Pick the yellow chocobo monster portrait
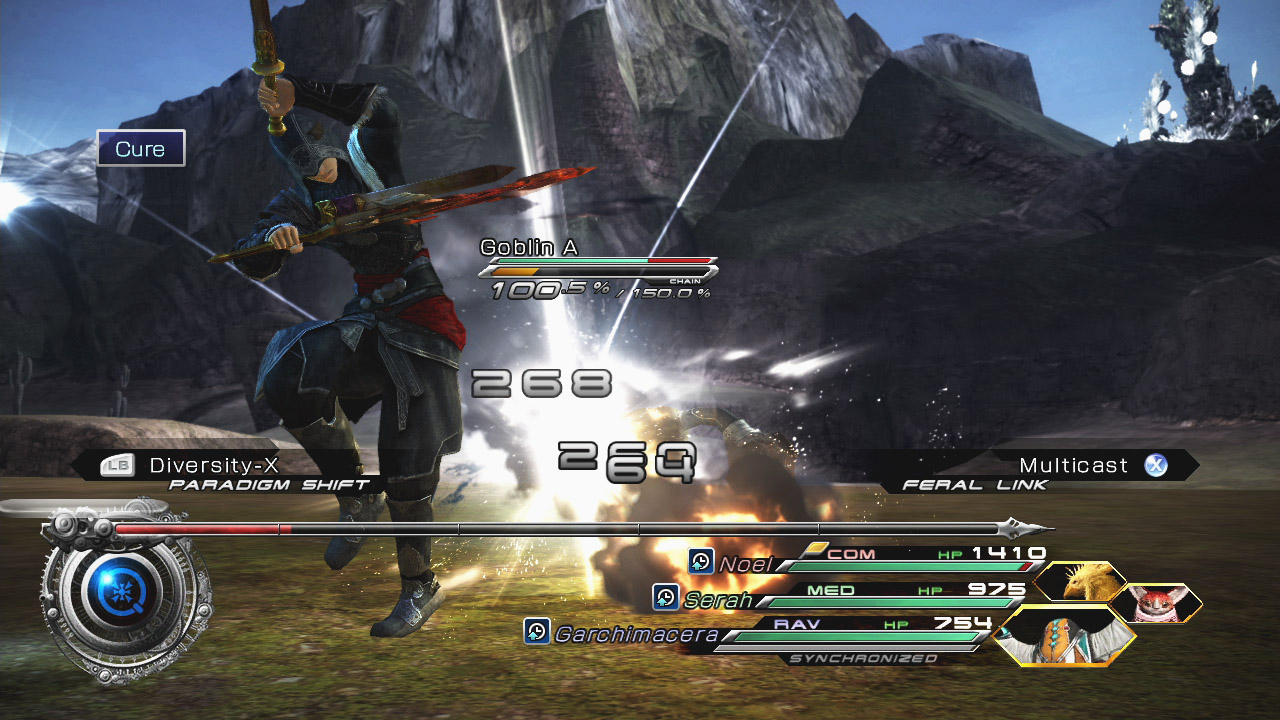The image size is (1280, 720). click(x=1080, y=582)
